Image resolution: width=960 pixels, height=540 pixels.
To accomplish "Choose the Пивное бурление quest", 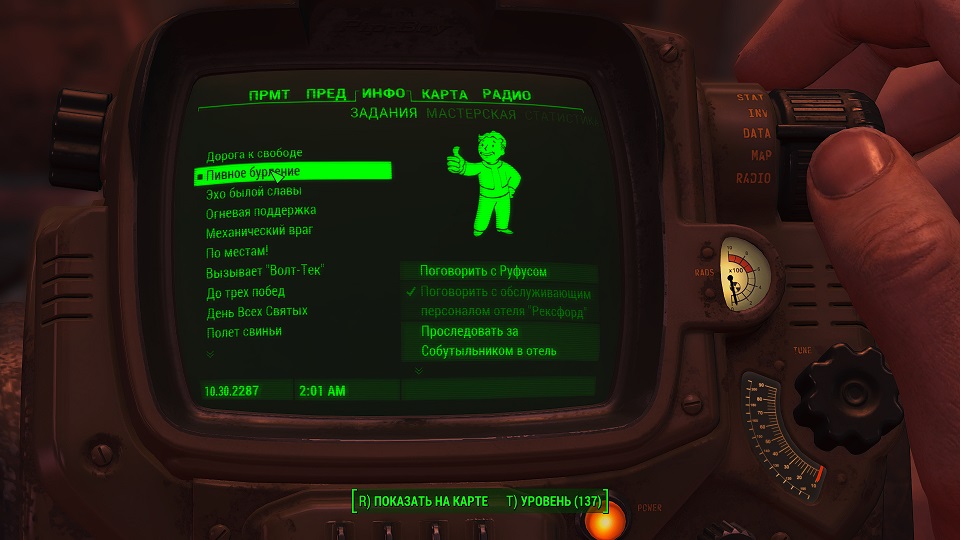I will coord(253,172).
